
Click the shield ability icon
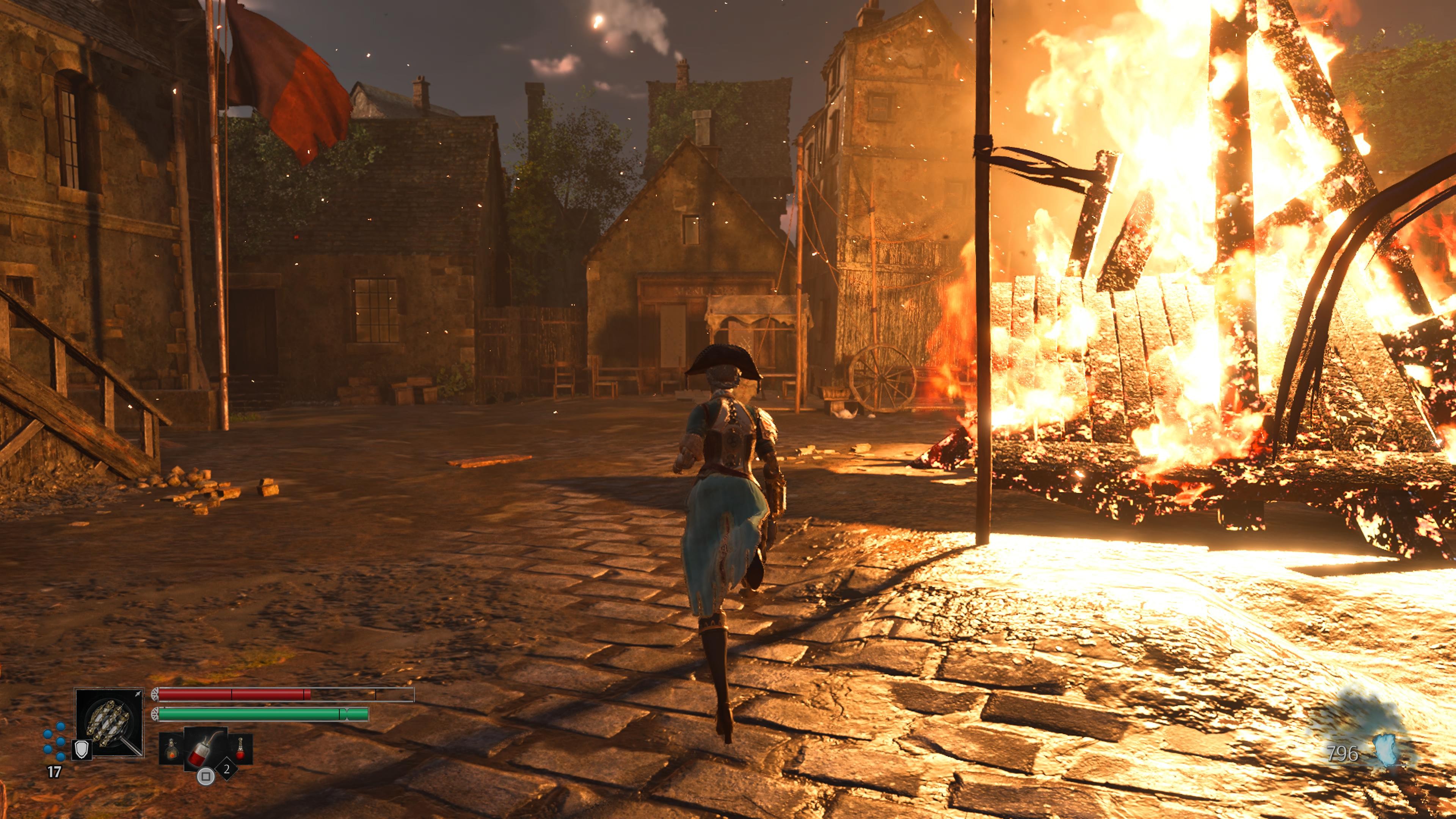(82, 750)
